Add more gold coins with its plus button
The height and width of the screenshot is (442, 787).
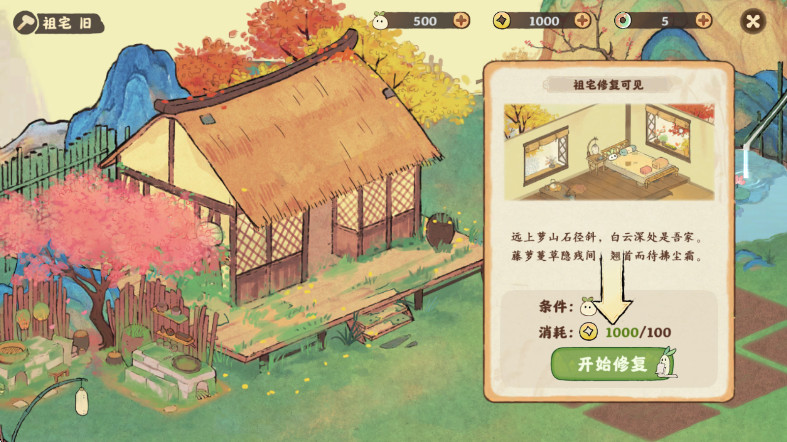pos(582,21)
